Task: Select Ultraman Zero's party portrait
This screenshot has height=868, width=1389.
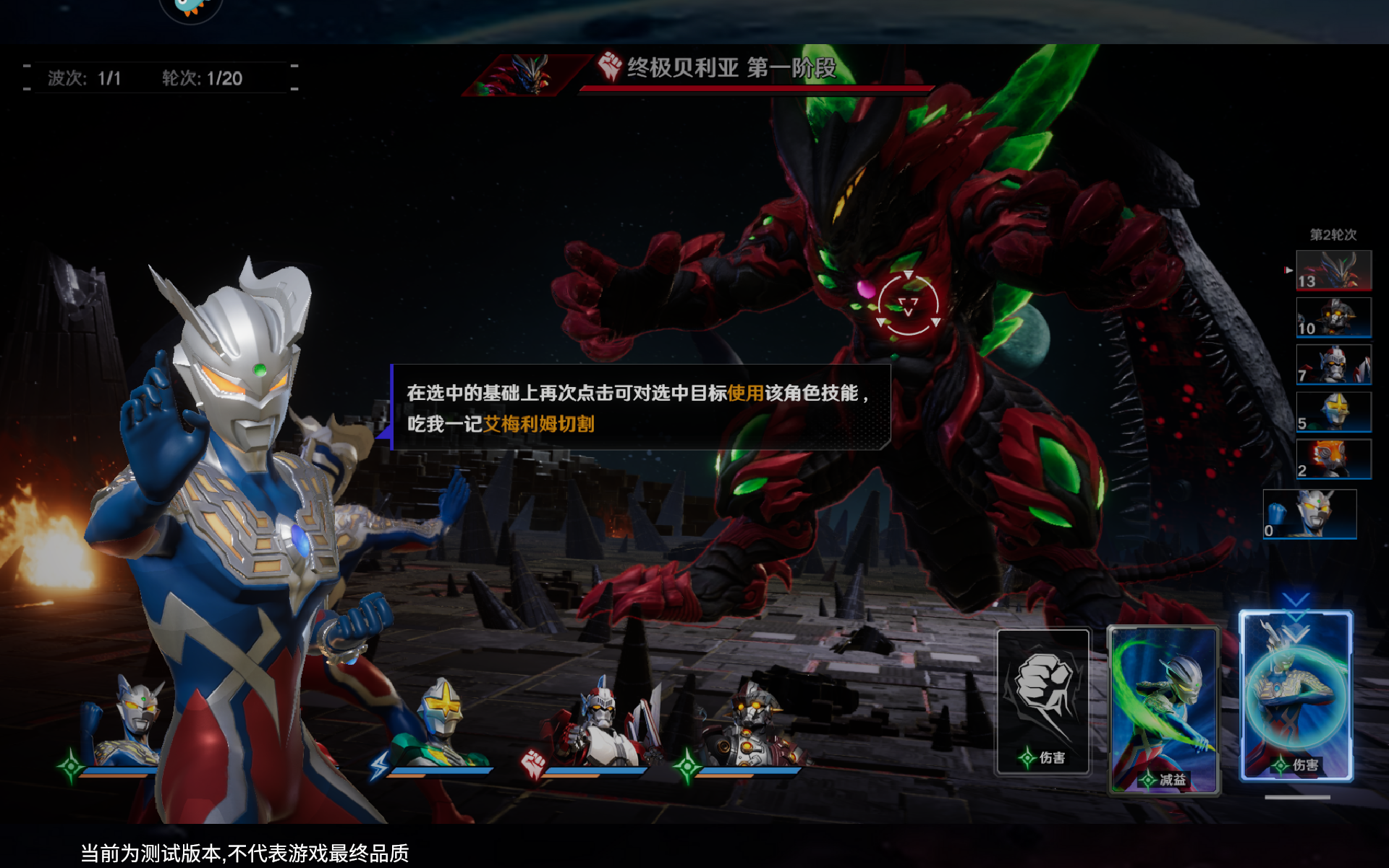Action: [x=130, y=723]
